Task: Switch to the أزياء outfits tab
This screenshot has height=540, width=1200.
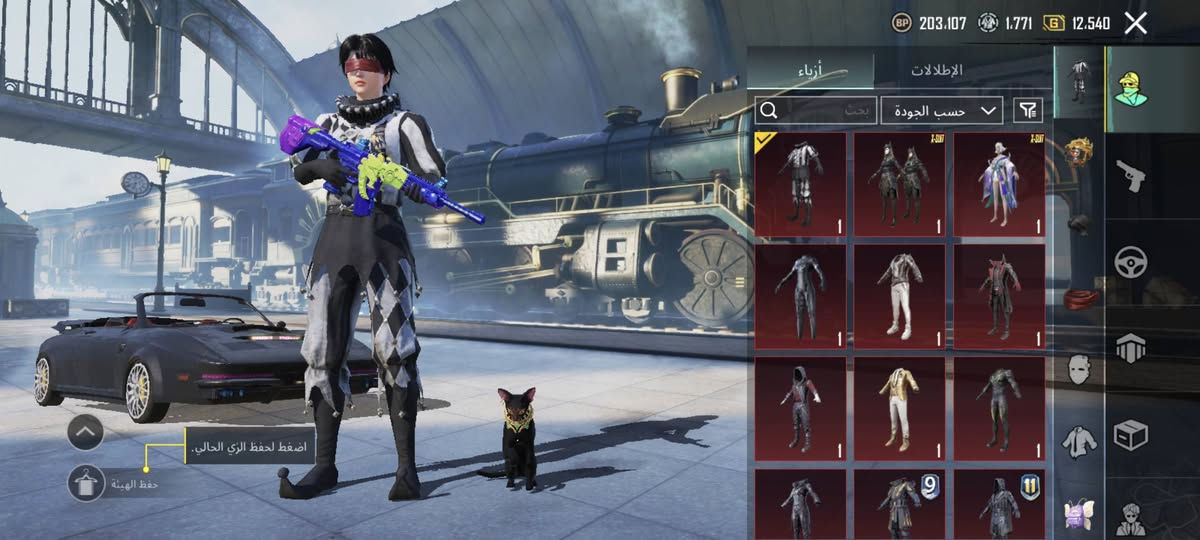Action: point(810,70)
